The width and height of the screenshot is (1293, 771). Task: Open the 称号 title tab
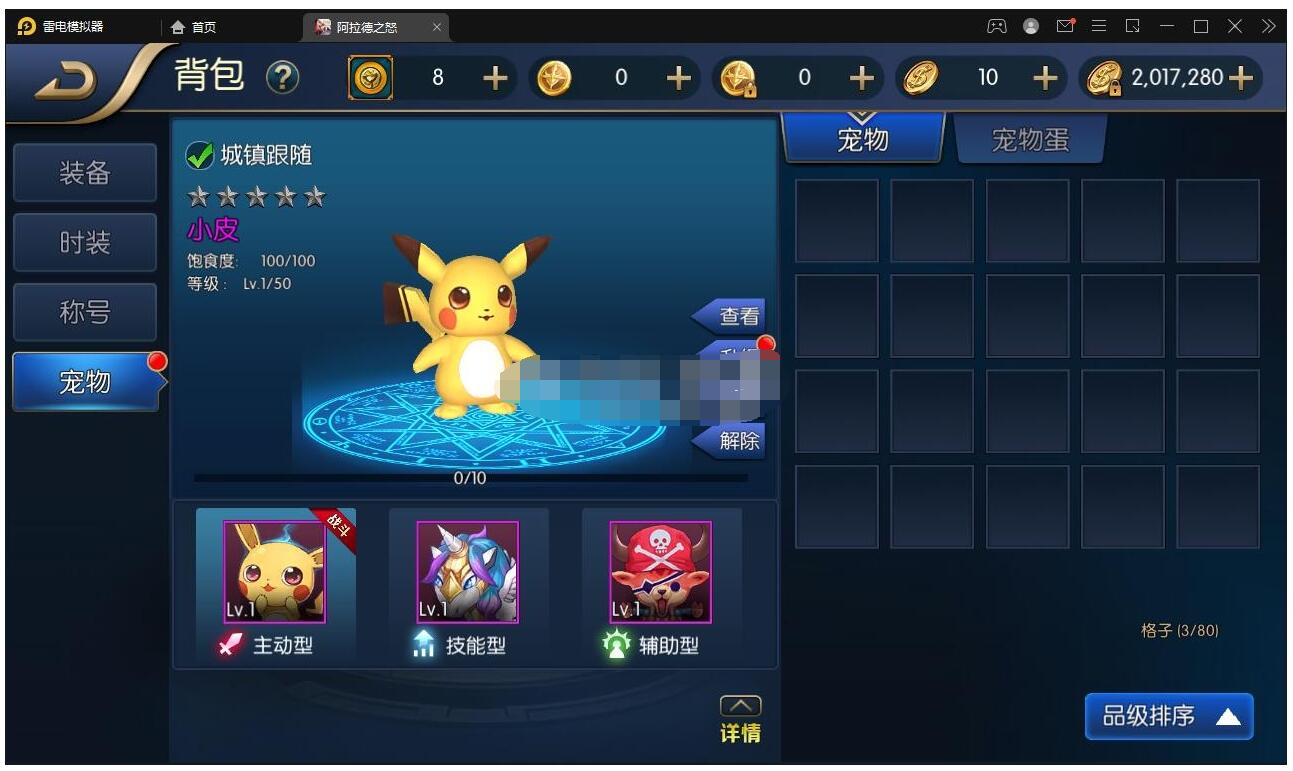coord(85,313)
